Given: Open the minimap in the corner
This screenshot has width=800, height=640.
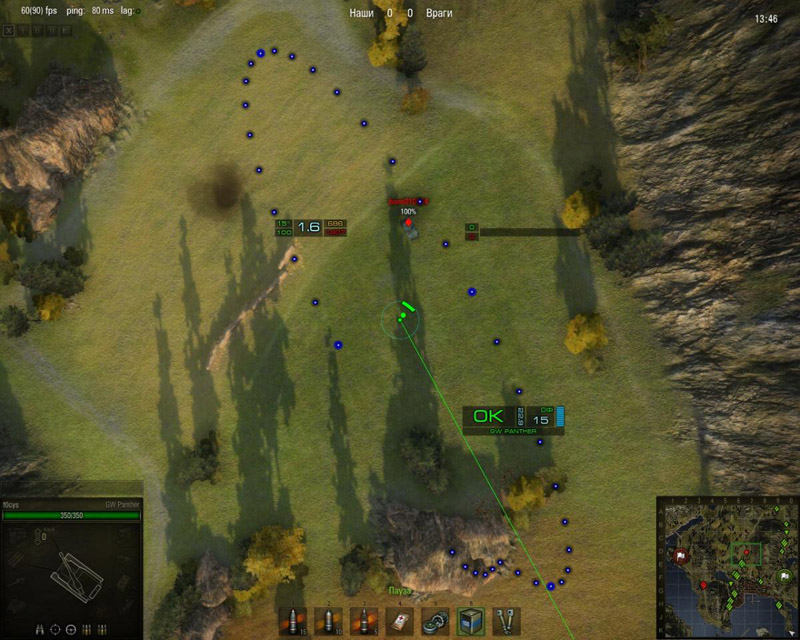Looking at the screenshot, I should click(x=725, y=566).
